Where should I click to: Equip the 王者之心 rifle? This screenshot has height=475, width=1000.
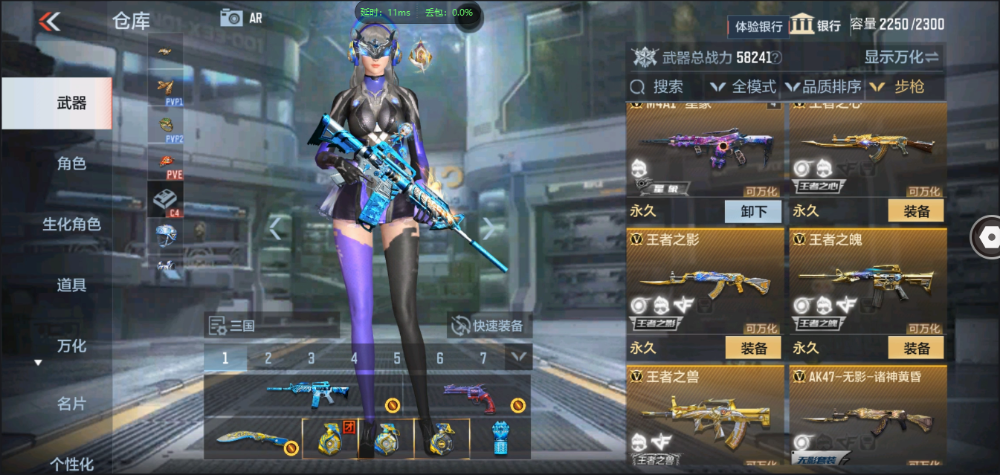pyautogui.click(x=916, y=211)
